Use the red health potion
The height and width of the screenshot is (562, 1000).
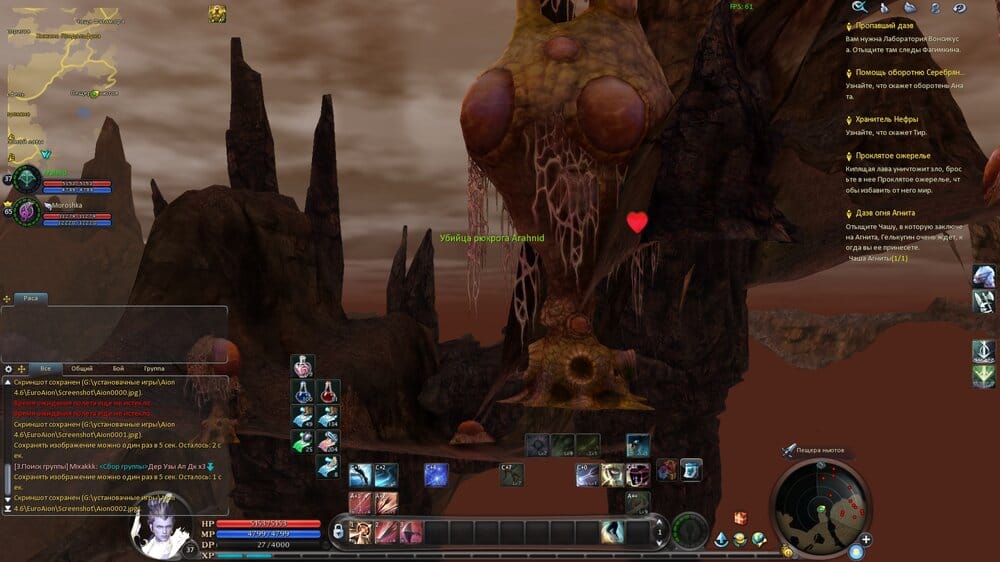pyautogui.click(x=327, y=391)
